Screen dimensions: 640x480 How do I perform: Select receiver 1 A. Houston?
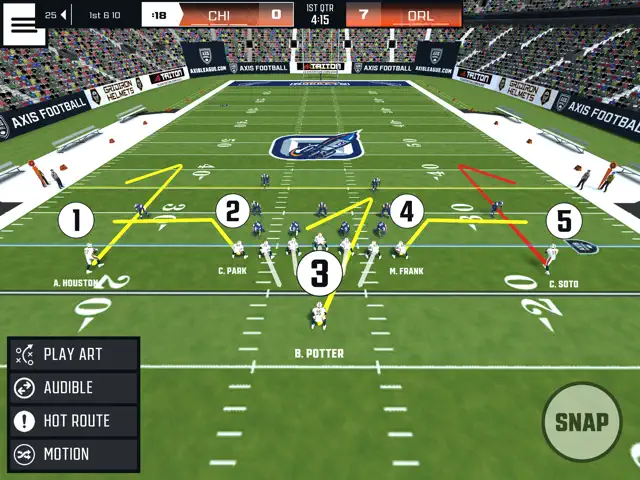(x=76, y=221)
